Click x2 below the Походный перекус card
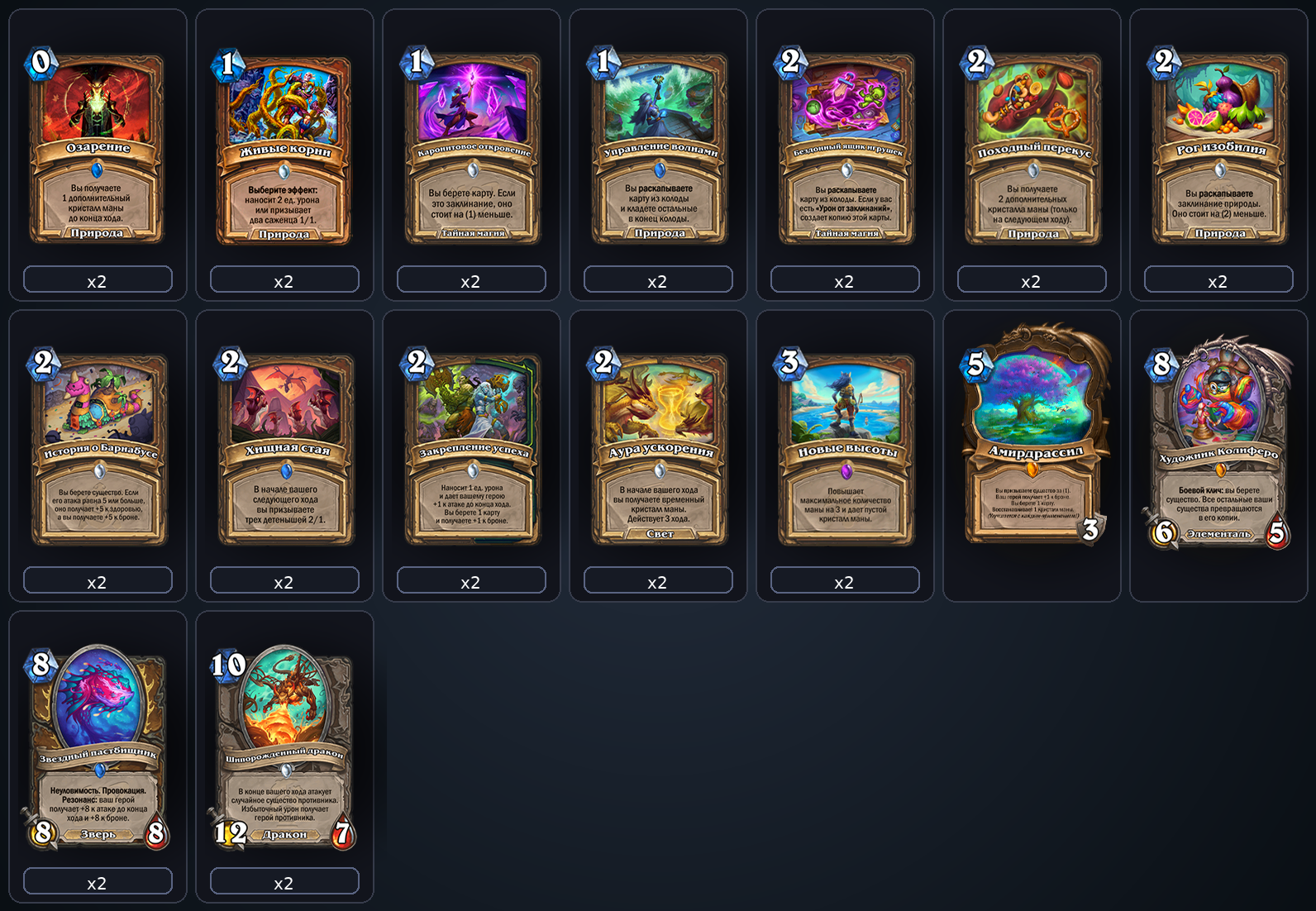 pos(1032,280)
